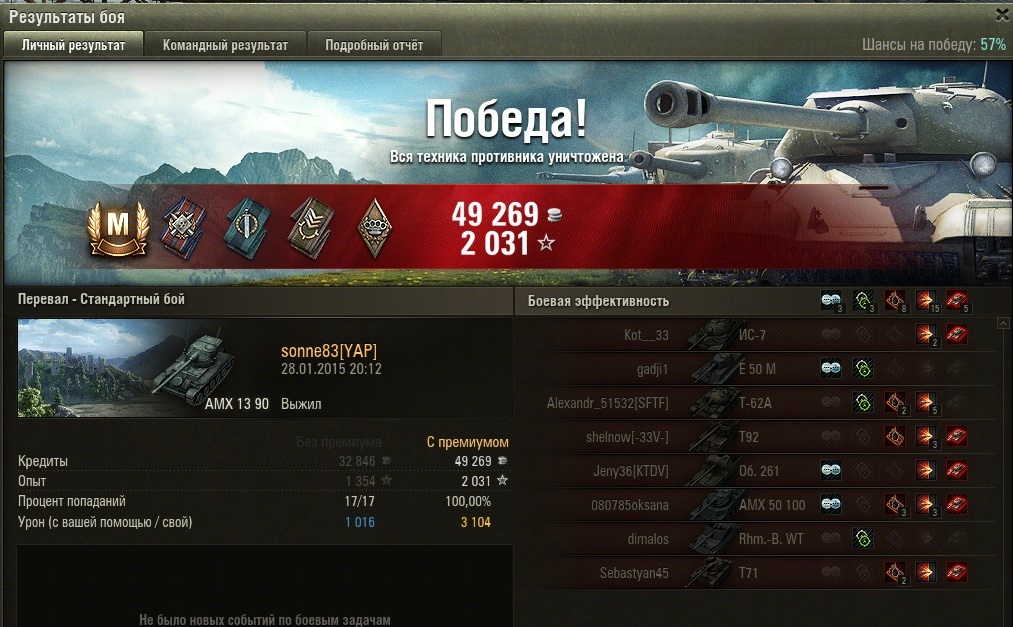
Task: Select the Kot__33 ИС-7 row
Action: (760, 335)
